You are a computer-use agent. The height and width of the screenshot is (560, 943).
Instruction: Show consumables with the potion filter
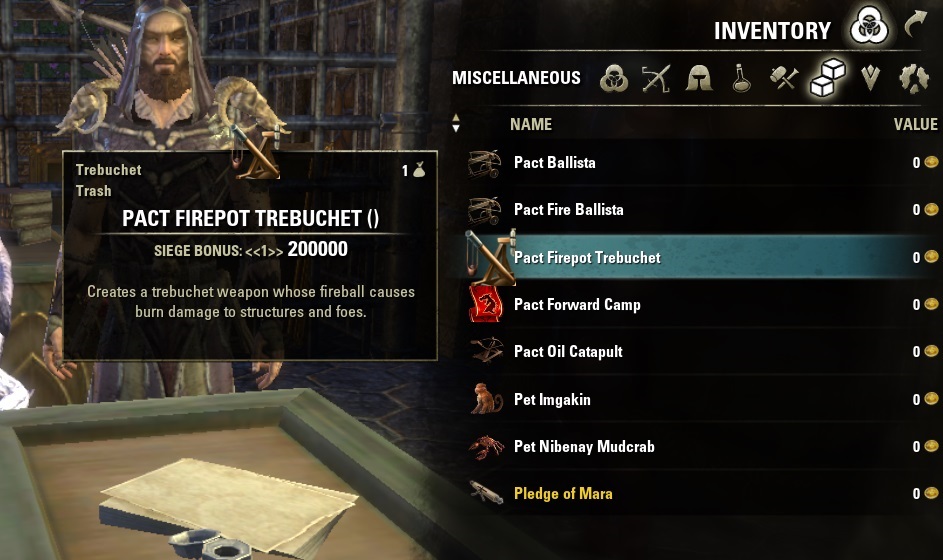point(741,78)
